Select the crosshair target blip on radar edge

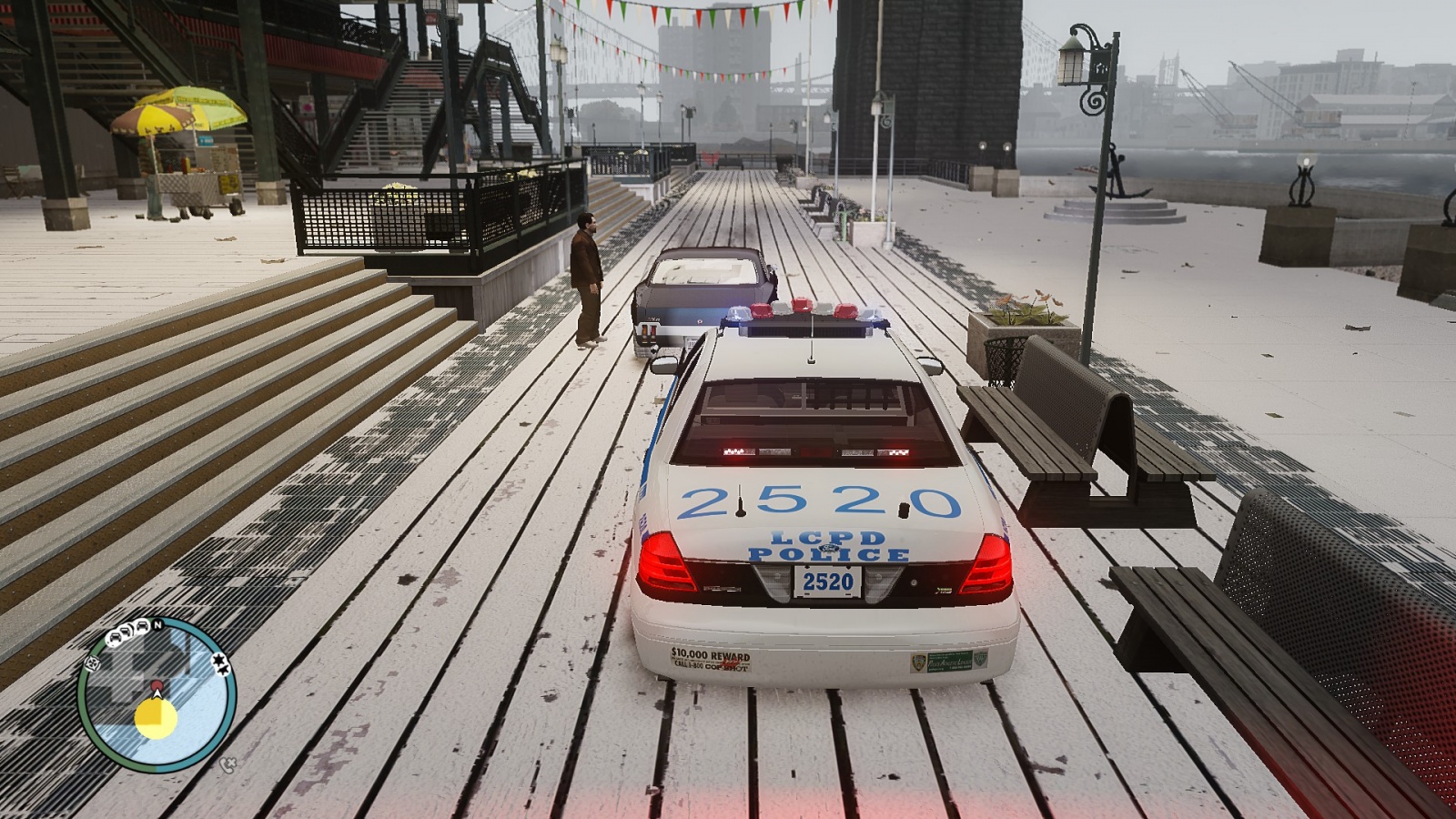coord(92,663)
